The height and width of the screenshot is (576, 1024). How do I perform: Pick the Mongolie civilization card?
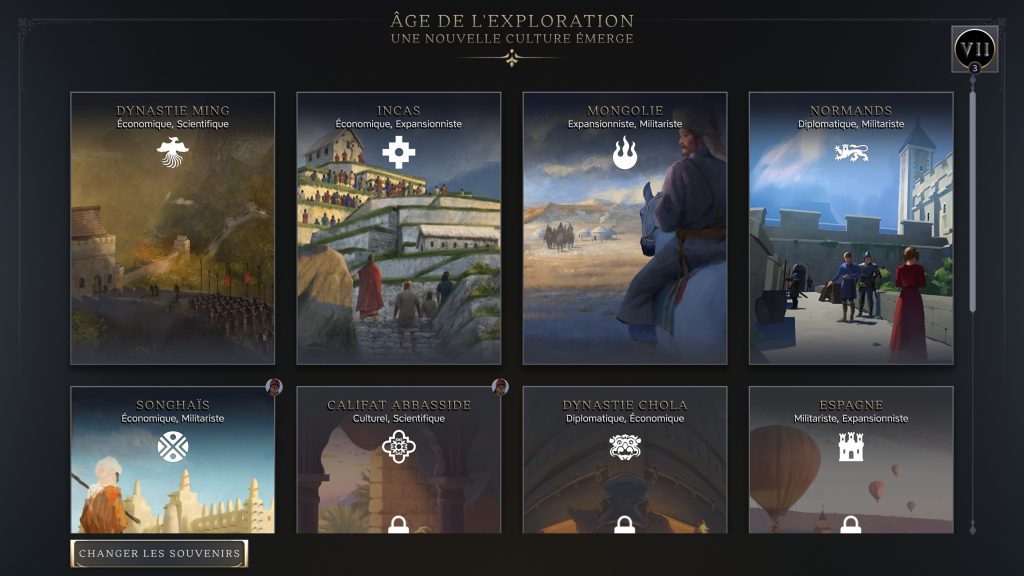(624, 228)
